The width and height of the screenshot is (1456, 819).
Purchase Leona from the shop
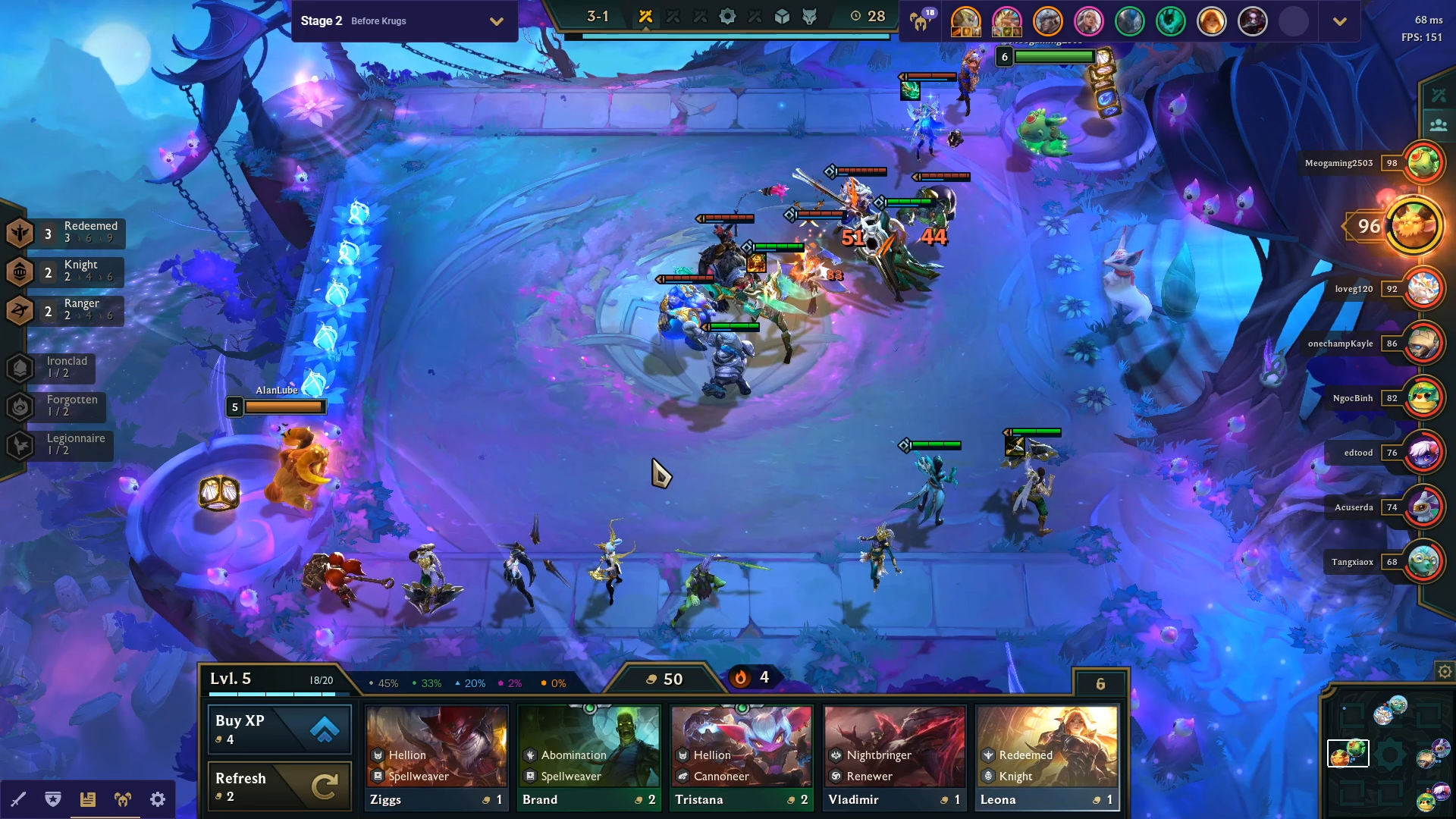click(1046, 755)
